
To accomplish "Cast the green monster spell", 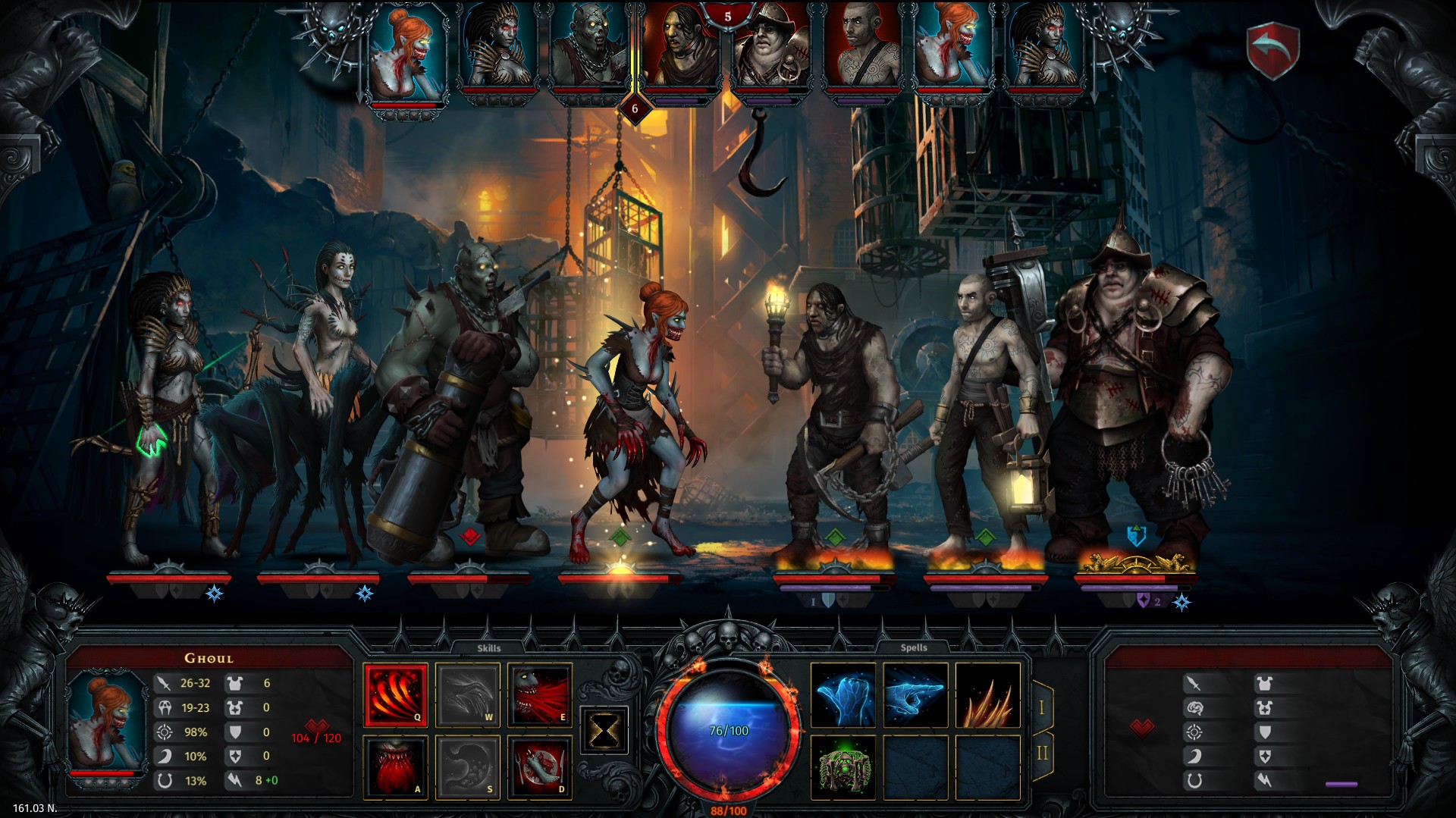I will (843, 767).
